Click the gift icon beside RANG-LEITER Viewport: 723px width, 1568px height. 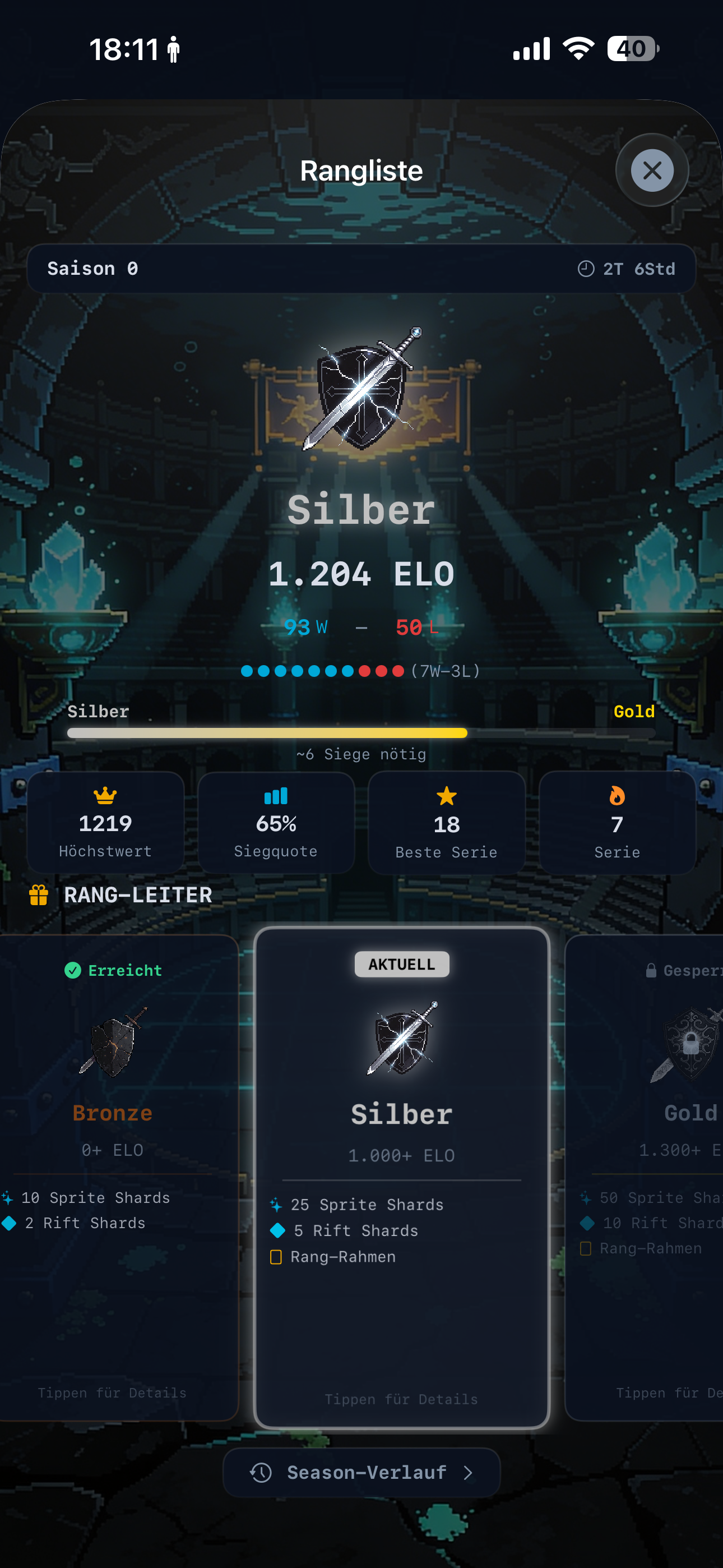tap(38, 895)
